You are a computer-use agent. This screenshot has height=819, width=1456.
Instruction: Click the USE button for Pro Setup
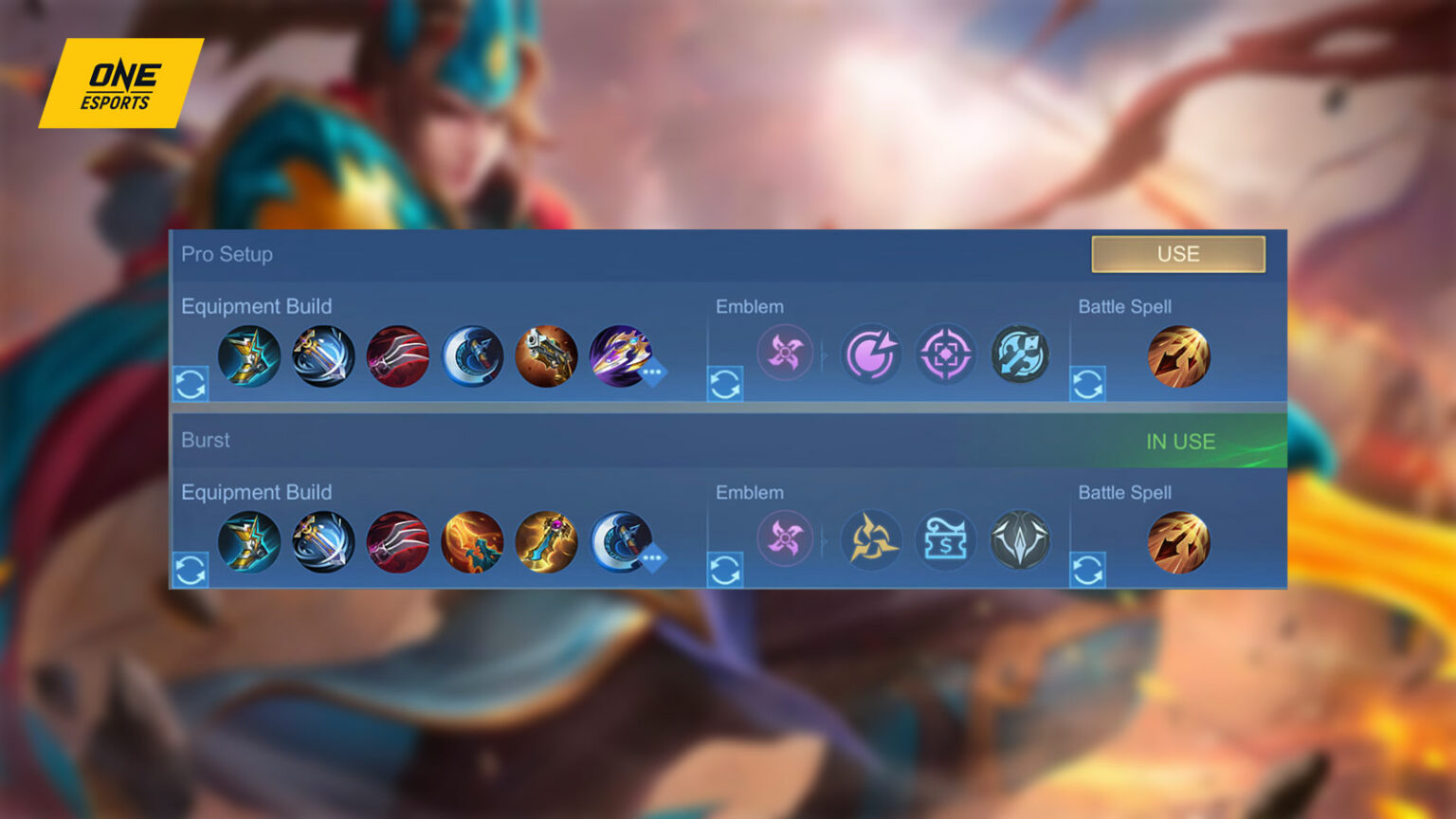[1178, 253]
